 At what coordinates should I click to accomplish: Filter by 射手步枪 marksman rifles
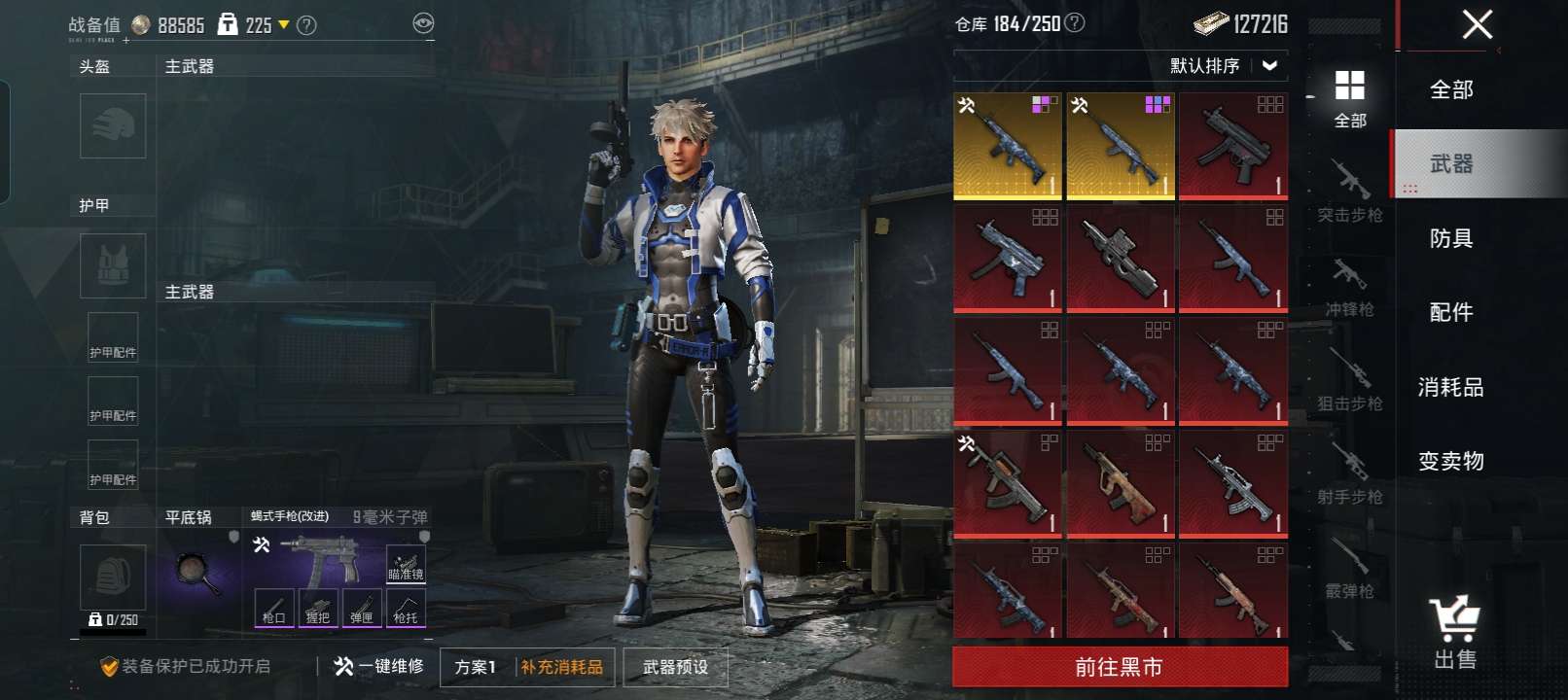[x=1349, y=474]
